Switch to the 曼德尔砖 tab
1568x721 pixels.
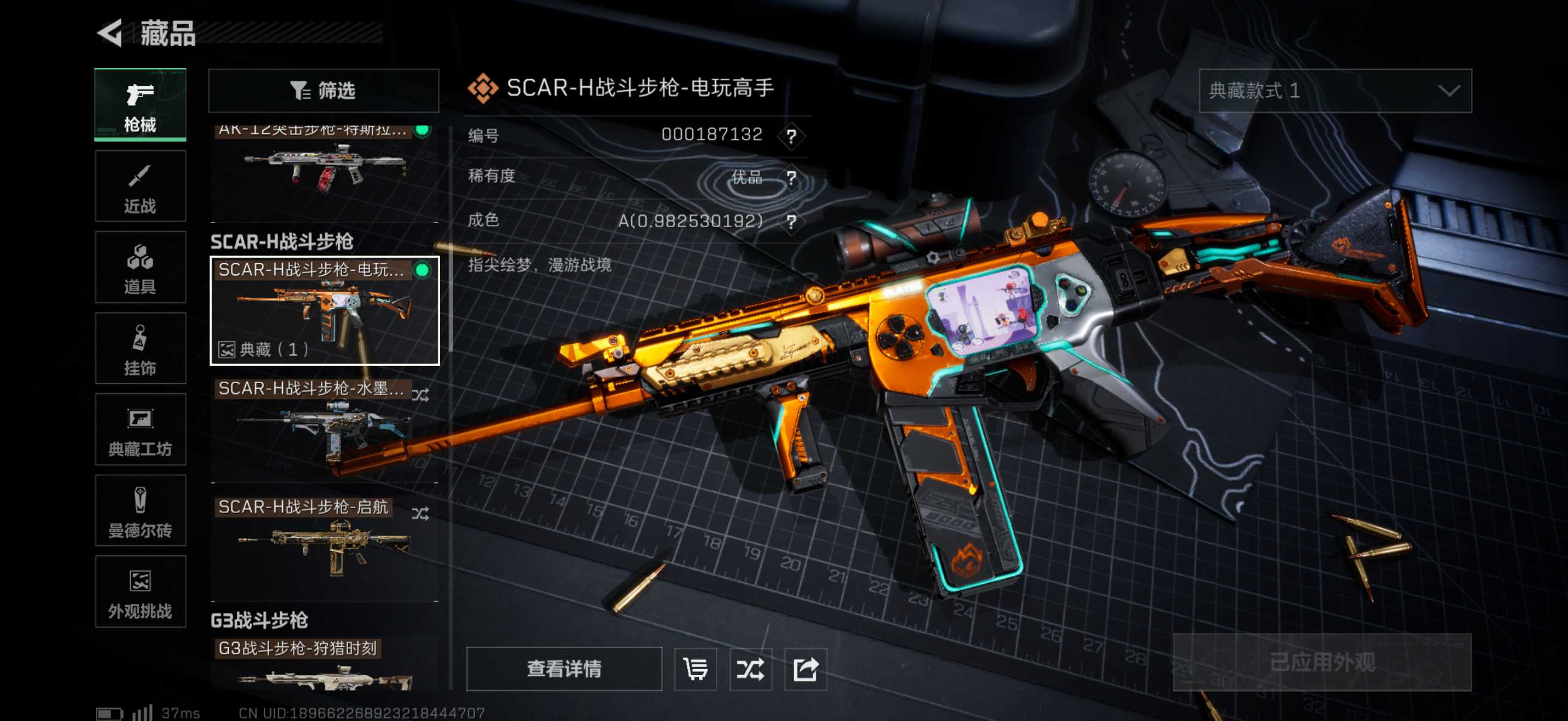140,511
